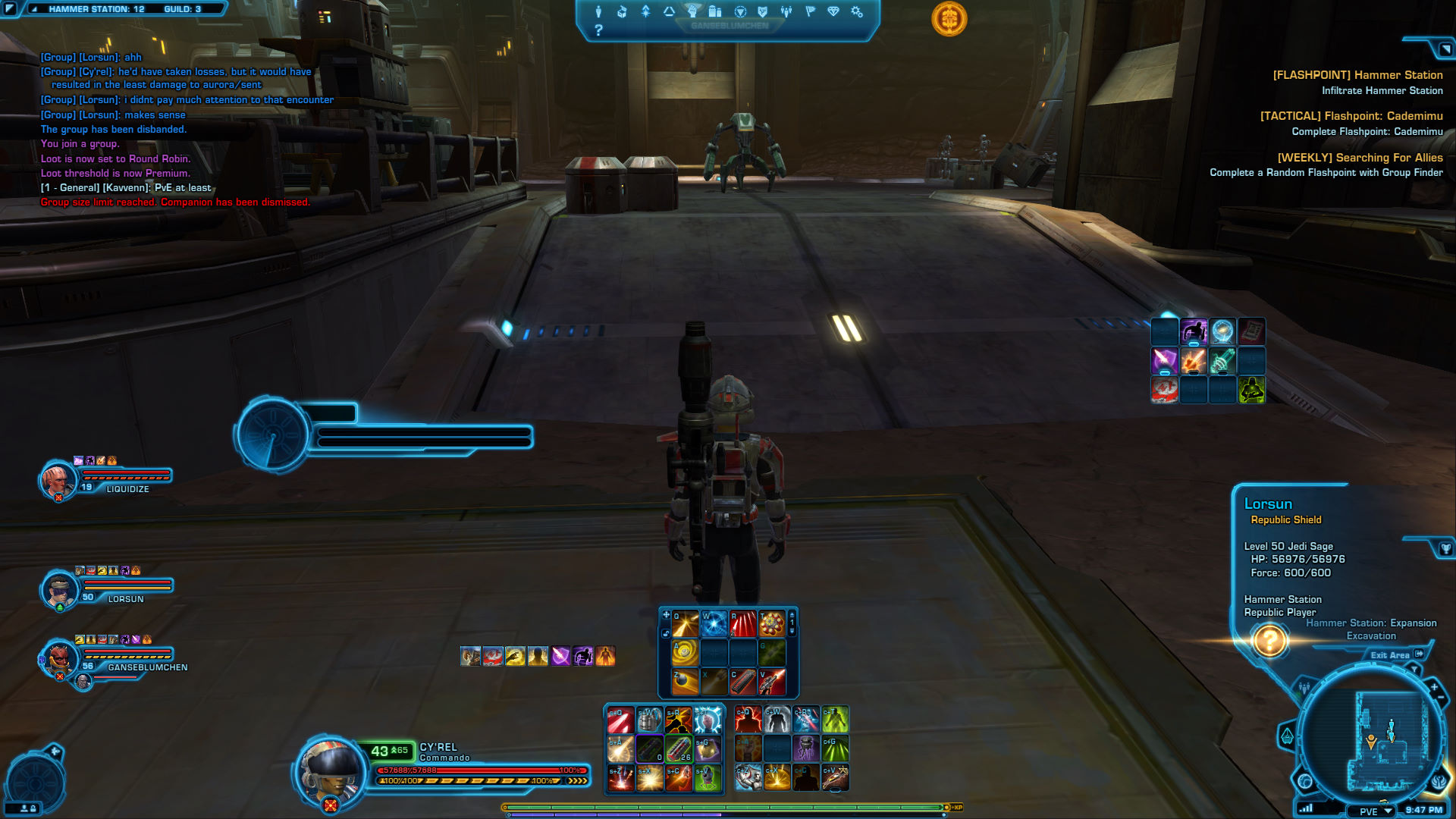Open the inventory crate icon in top menu
Viewport: 1456px width, 819px height.
622,11
